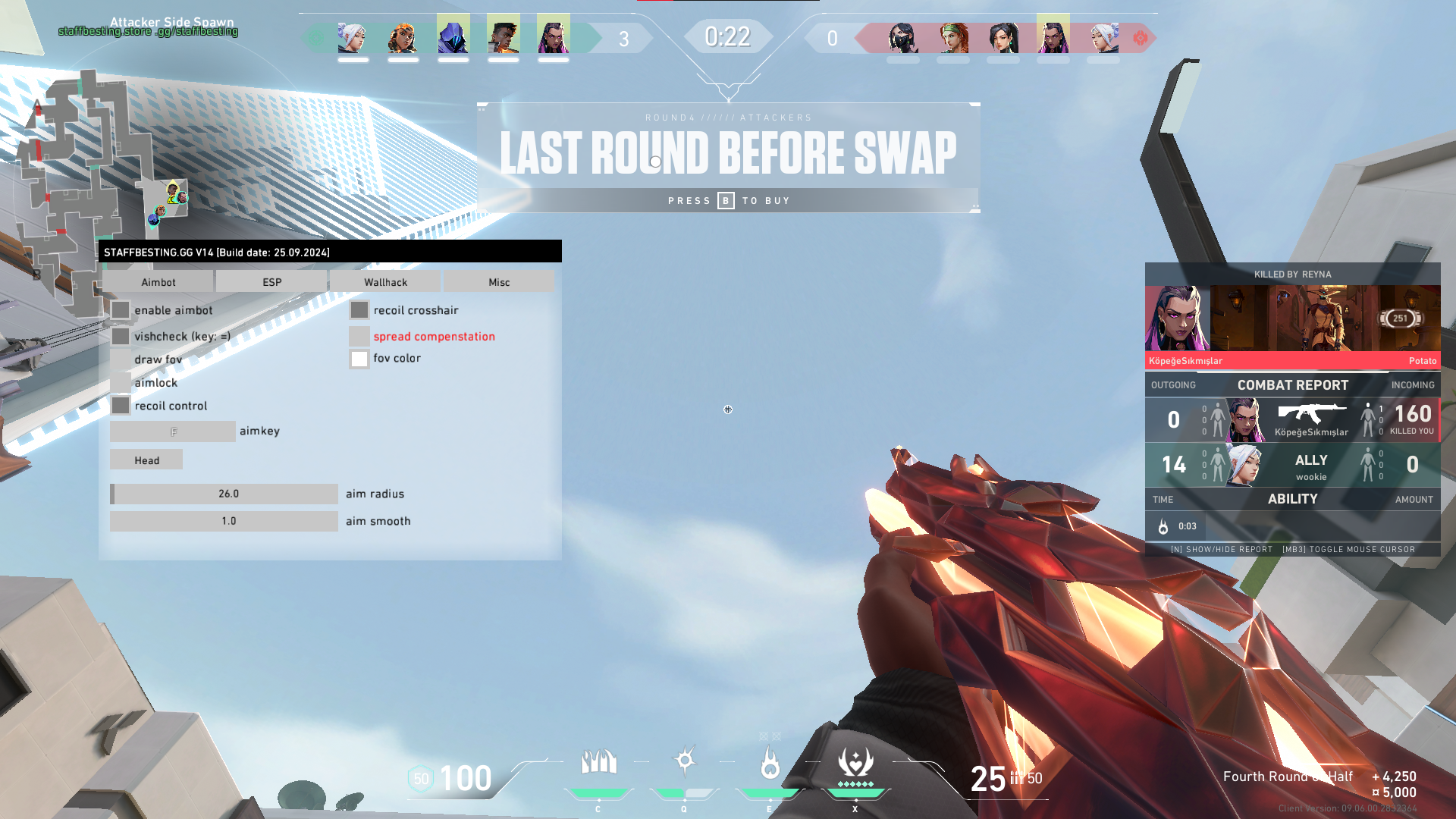Switch to the Misc tab in the overlay

499,282
